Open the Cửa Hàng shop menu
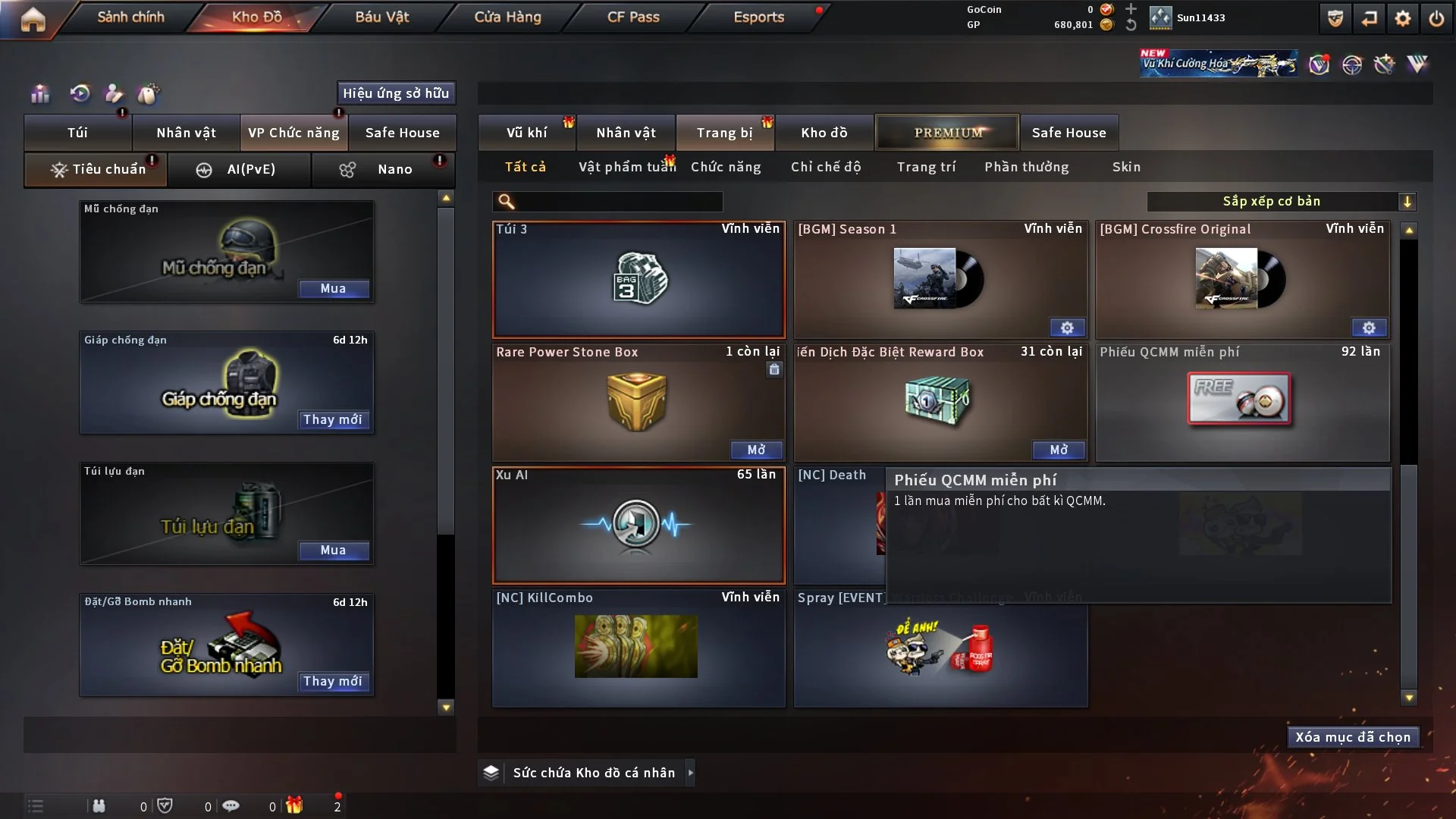Screen dimensions: 1456x819 click(507, 17)
